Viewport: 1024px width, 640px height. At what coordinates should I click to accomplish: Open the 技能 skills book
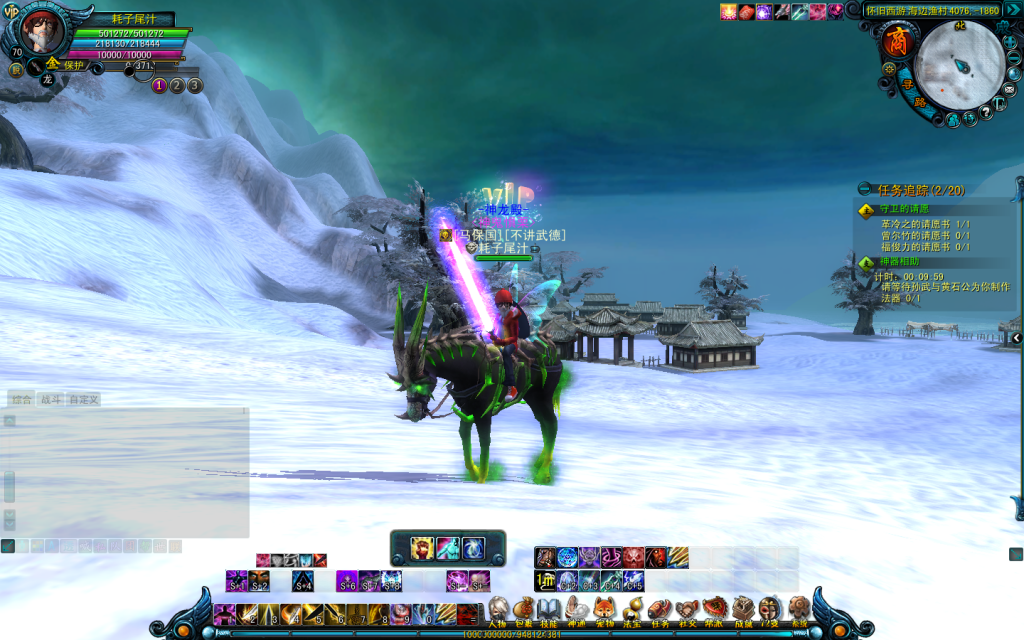pyautogui.click(x=548, y=608)
